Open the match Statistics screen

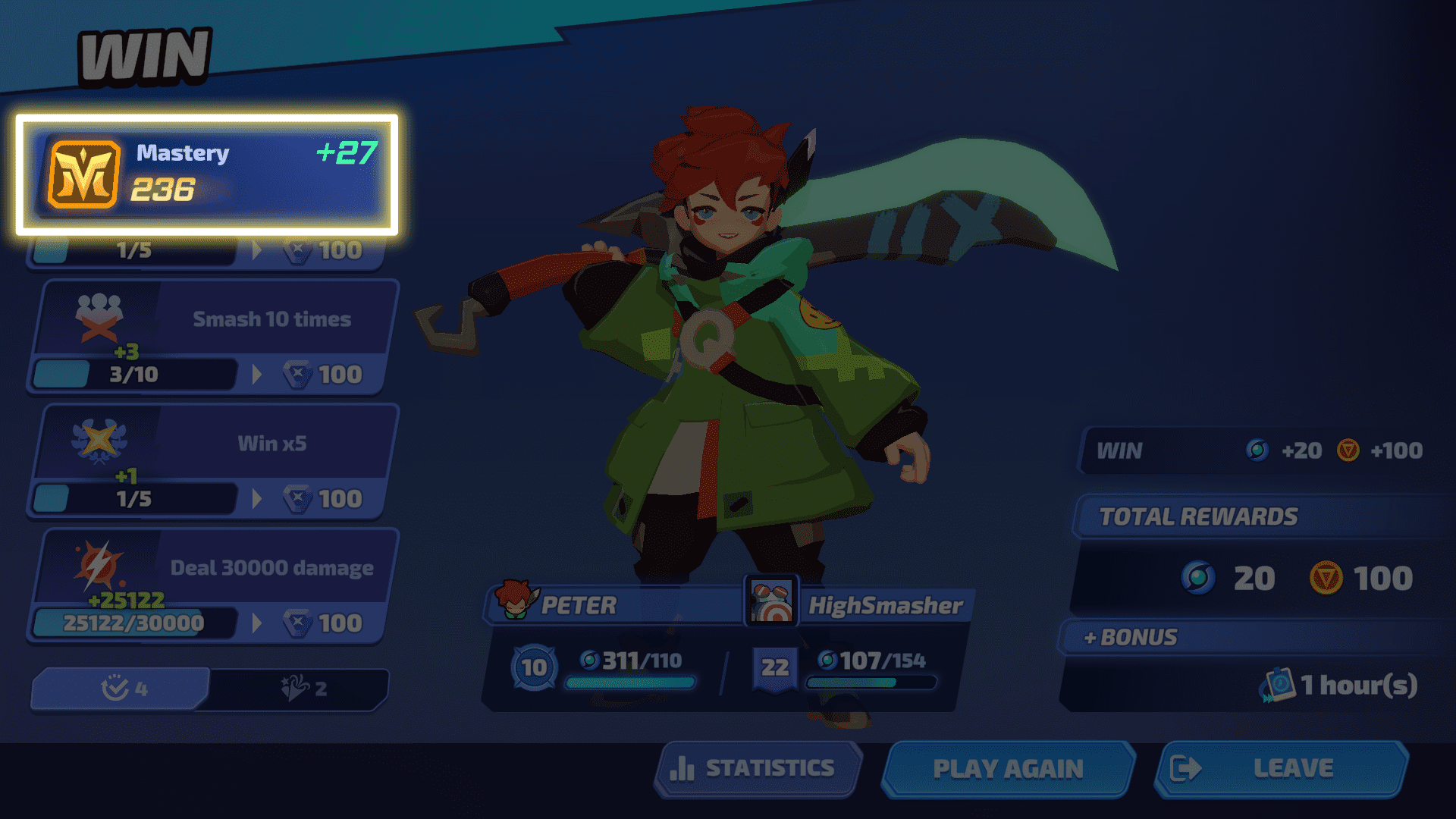tap(758, 769)
